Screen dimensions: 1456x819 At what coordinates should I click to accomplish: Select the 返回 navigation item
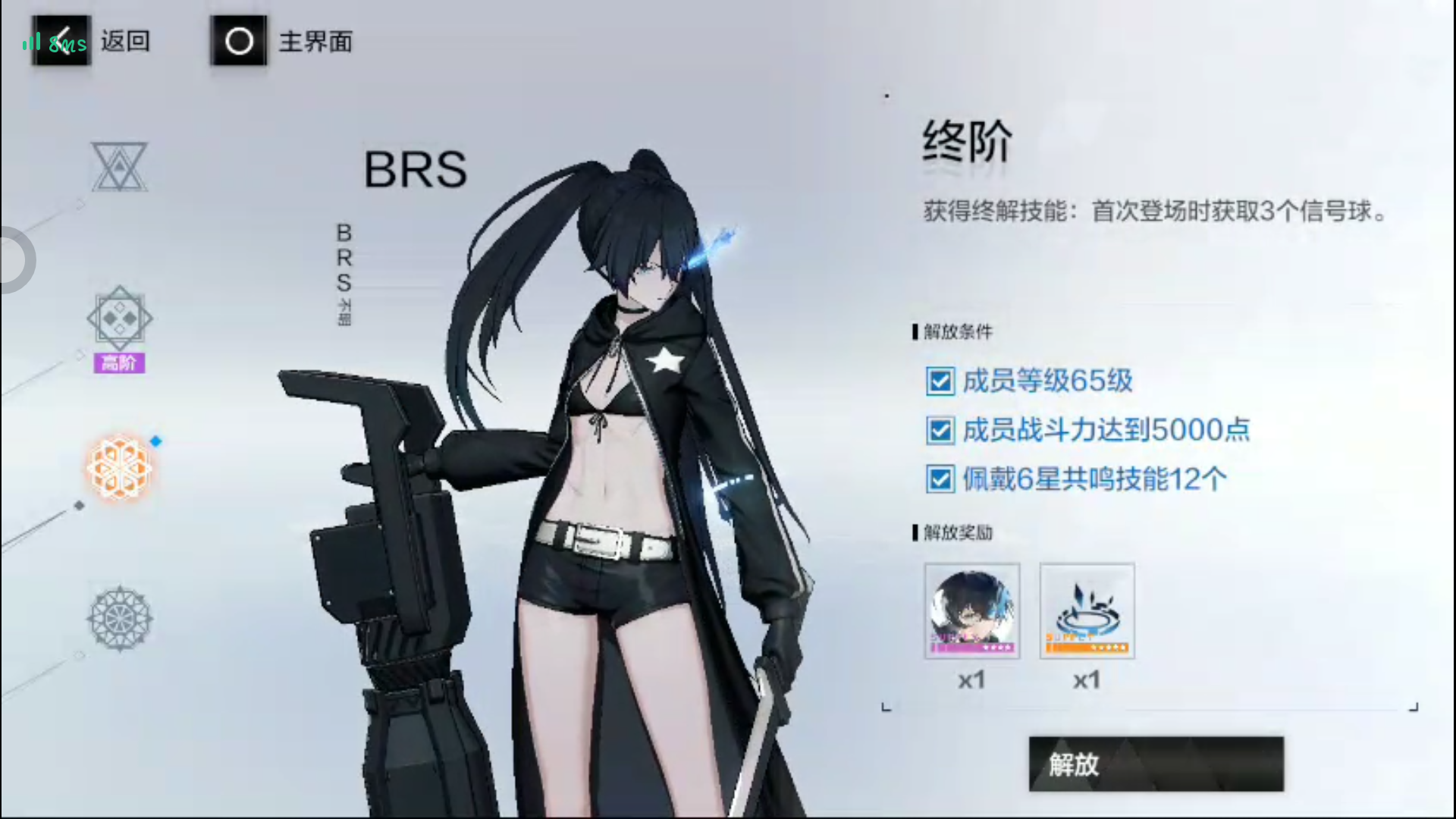(126, 41)
